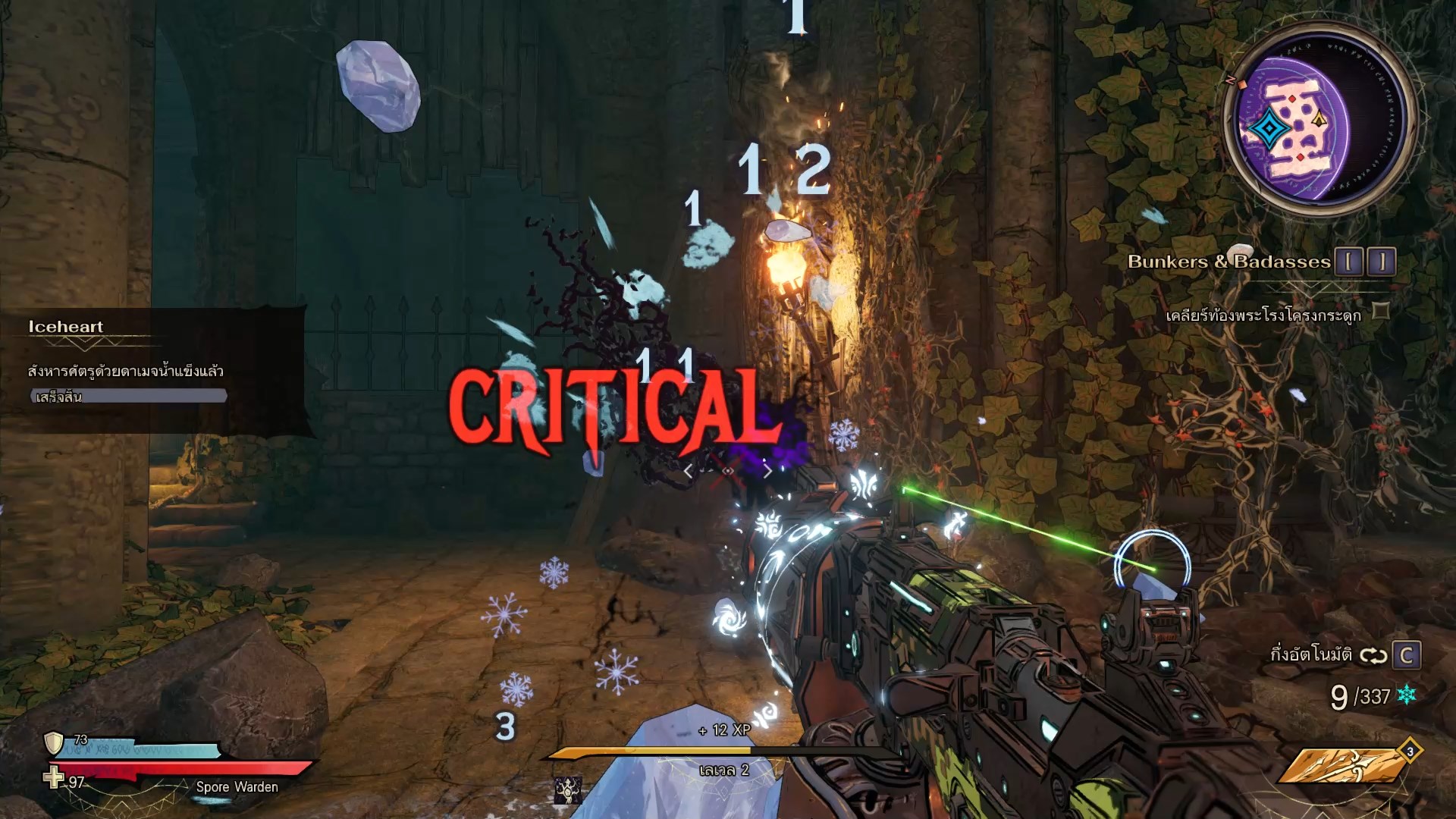Click the shield icon beside the ward bar
The width and height of the screenshot is (1456, 819).
[54, 742]
